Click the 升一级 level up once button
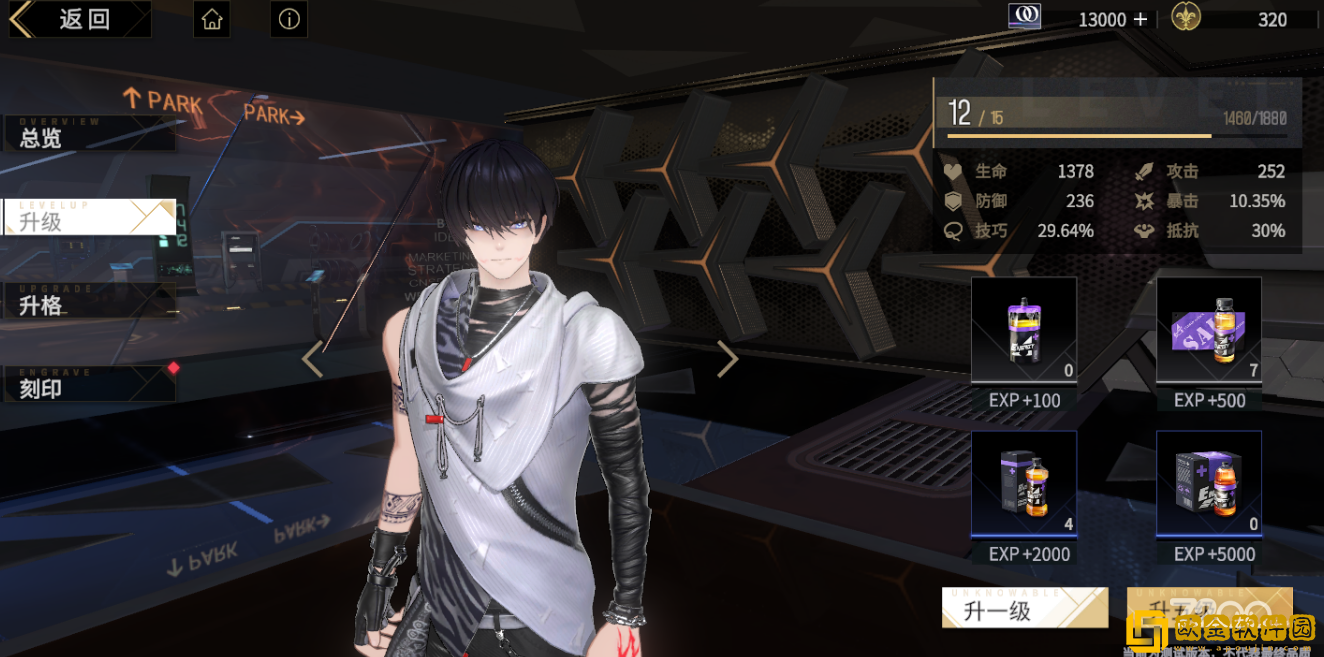Viewport: 1324px width, 657px height. pos(1024,609)
